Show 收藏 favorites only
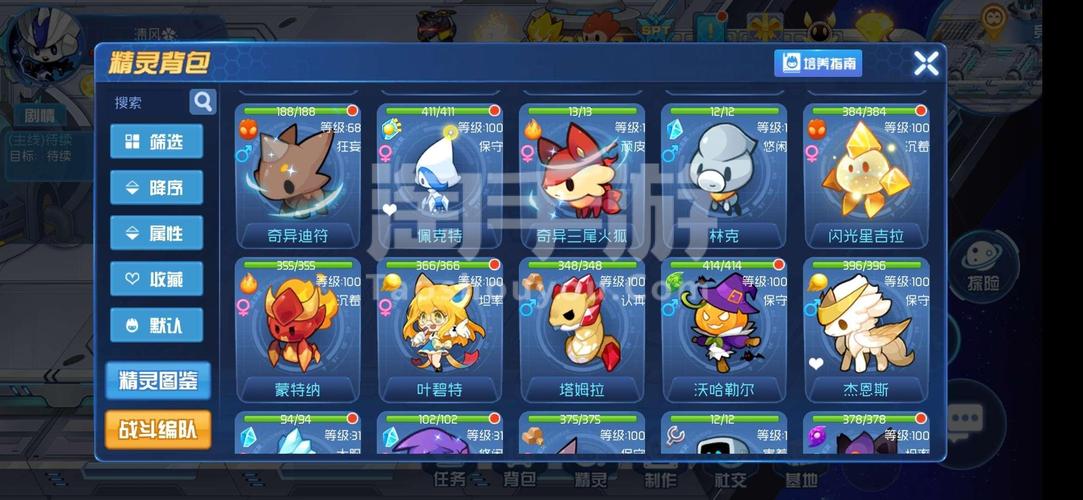 click(x=156, y=279)
